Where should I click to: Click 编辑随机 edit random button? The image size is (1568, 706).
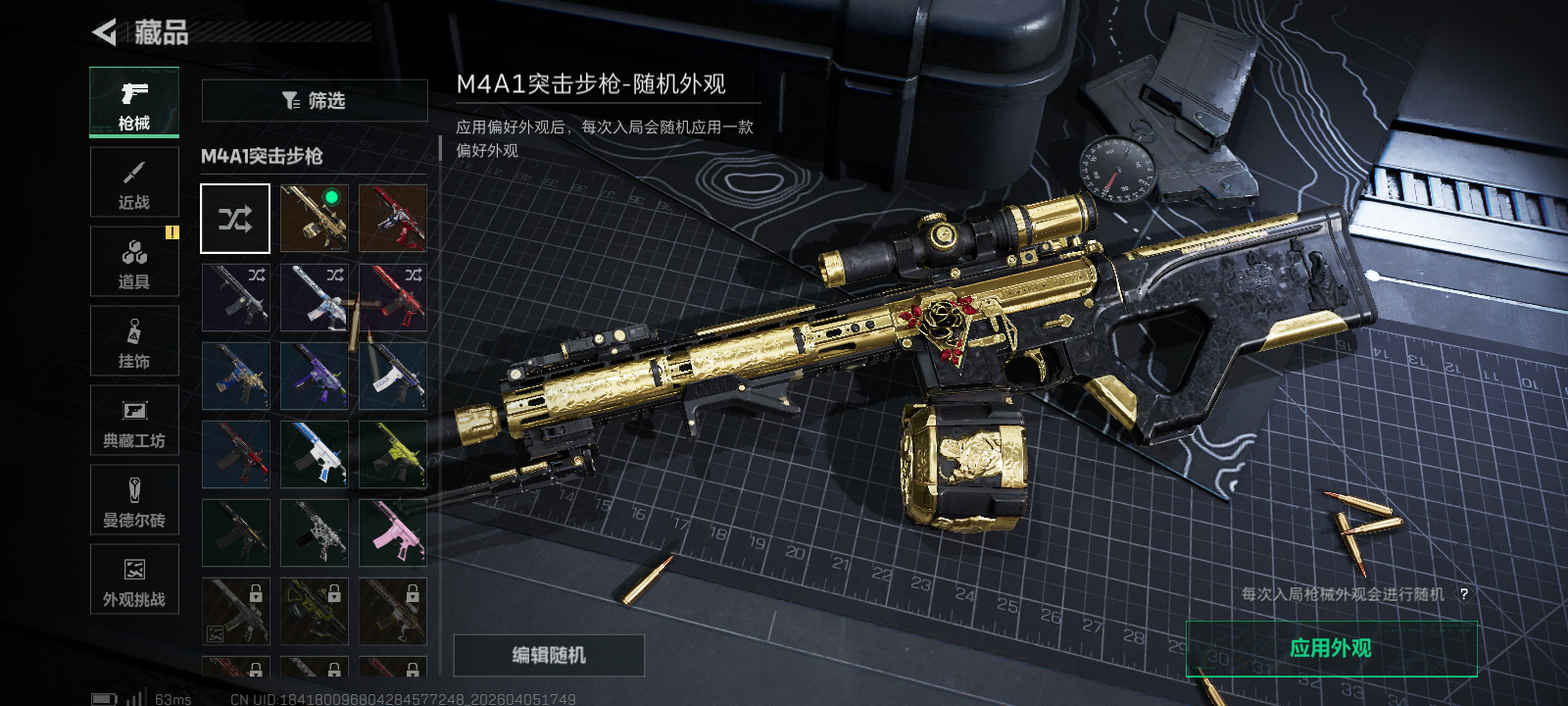pos(549,655)
